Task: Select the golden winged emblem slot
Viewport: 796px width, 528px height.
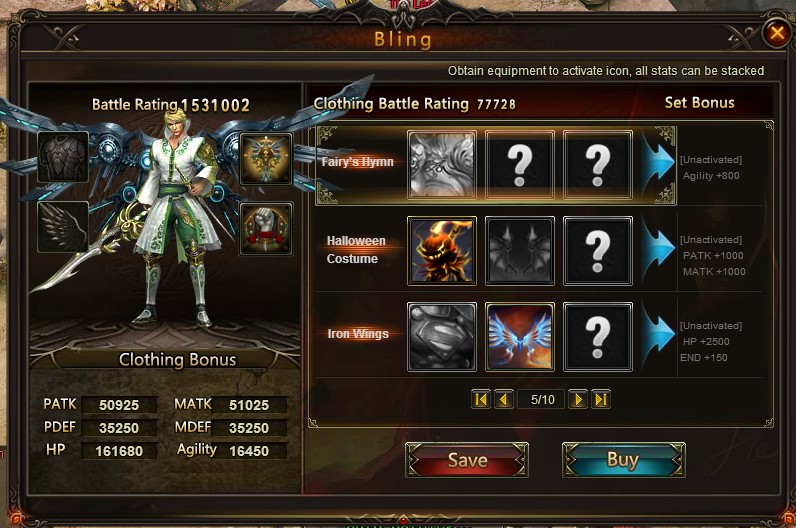Action: [x=266, y=158]
